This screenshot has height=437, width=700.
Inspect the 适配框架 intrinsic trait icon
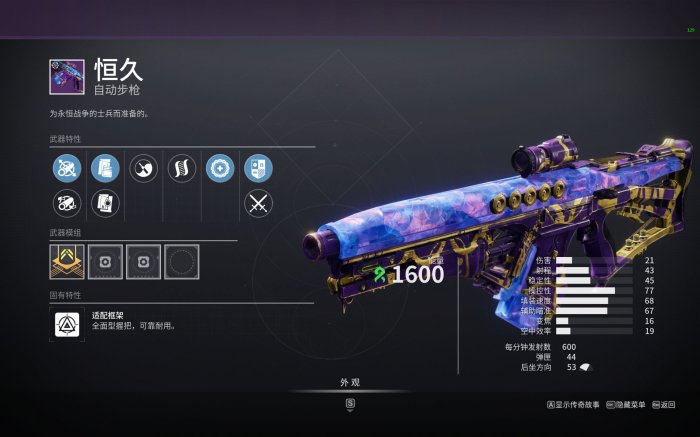(65, 324)
